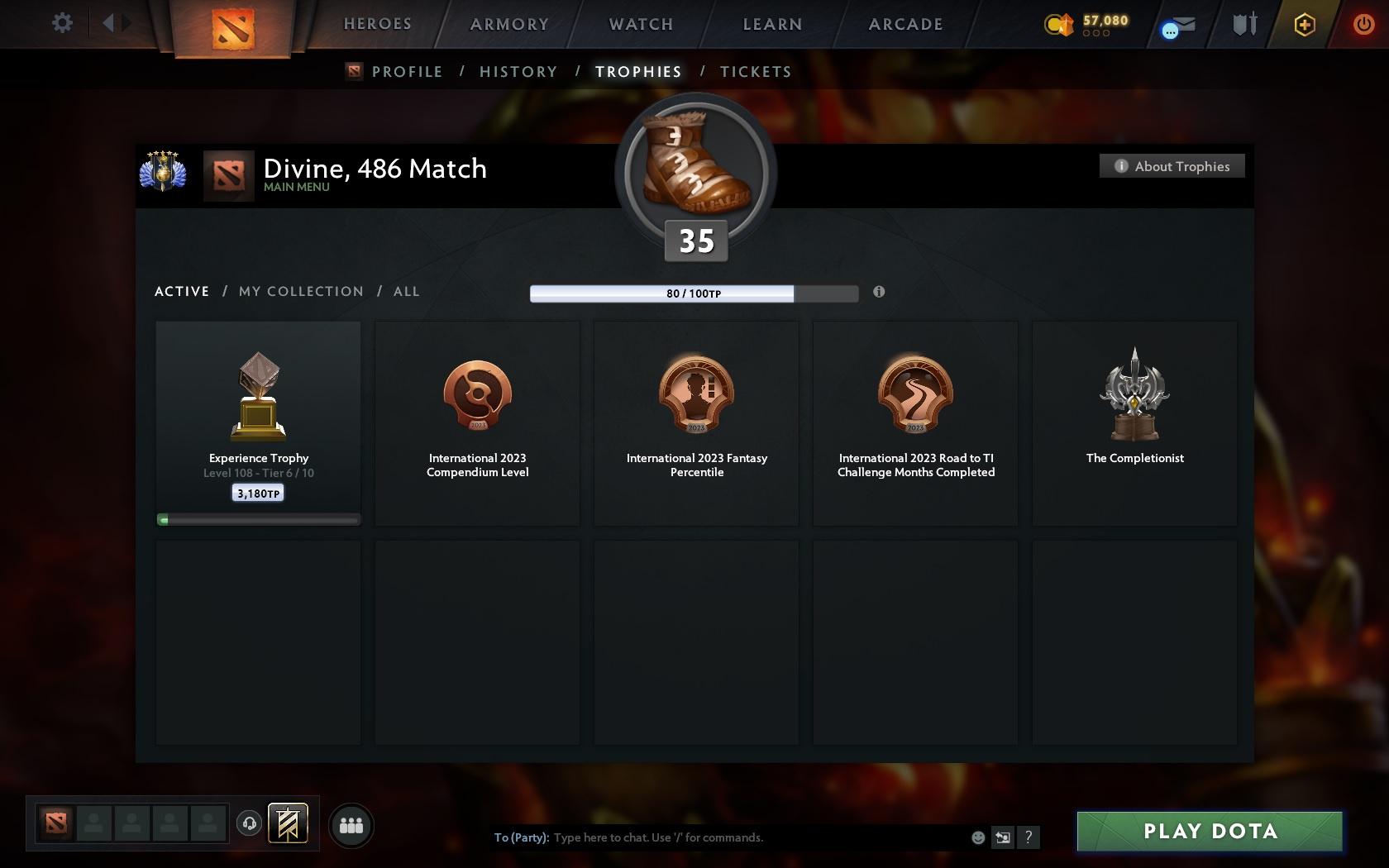Image resolution: width=1389 pixels, height=868 pixels.
Task: Click the 80/100TP progress bar
Action: point(694,293)
